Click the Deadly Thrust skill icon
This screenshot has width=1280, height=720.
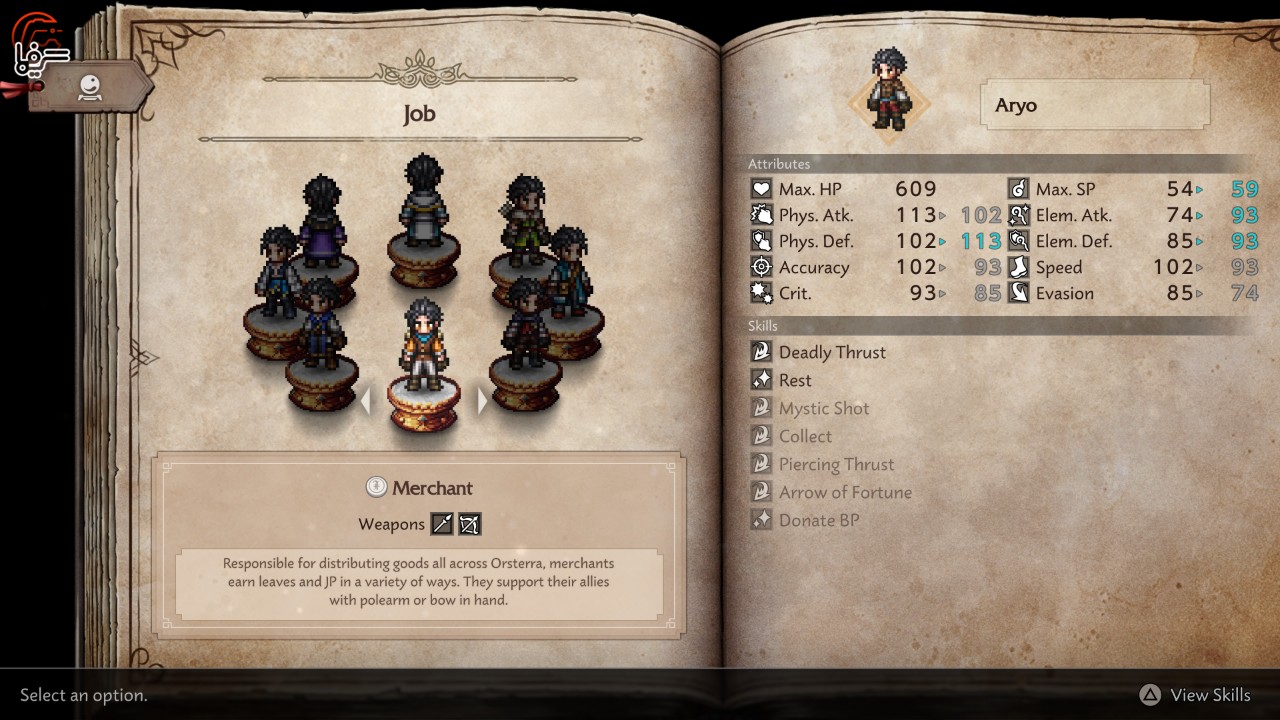click(x=761, y=351)
